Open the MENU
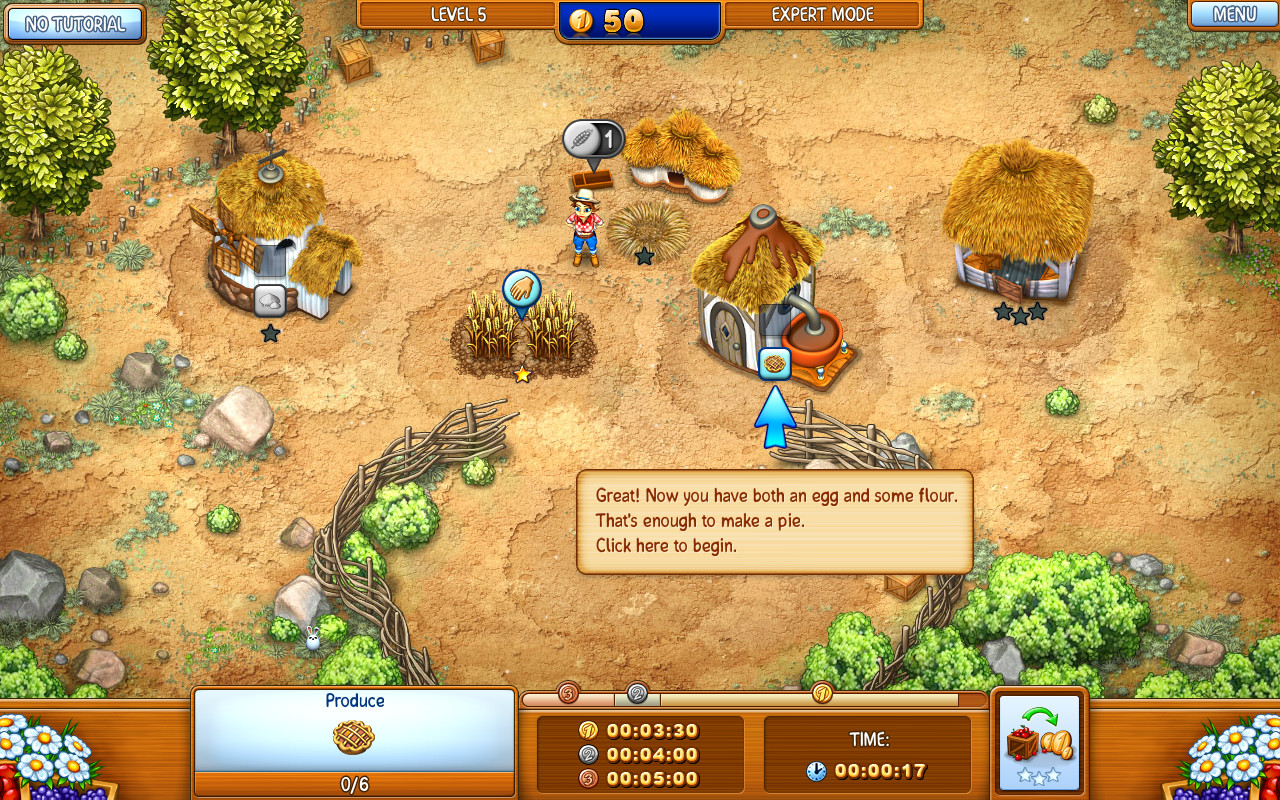The height and width of the screenshot is (800, 1280). pyautogui.click(x=1233, y=16)
